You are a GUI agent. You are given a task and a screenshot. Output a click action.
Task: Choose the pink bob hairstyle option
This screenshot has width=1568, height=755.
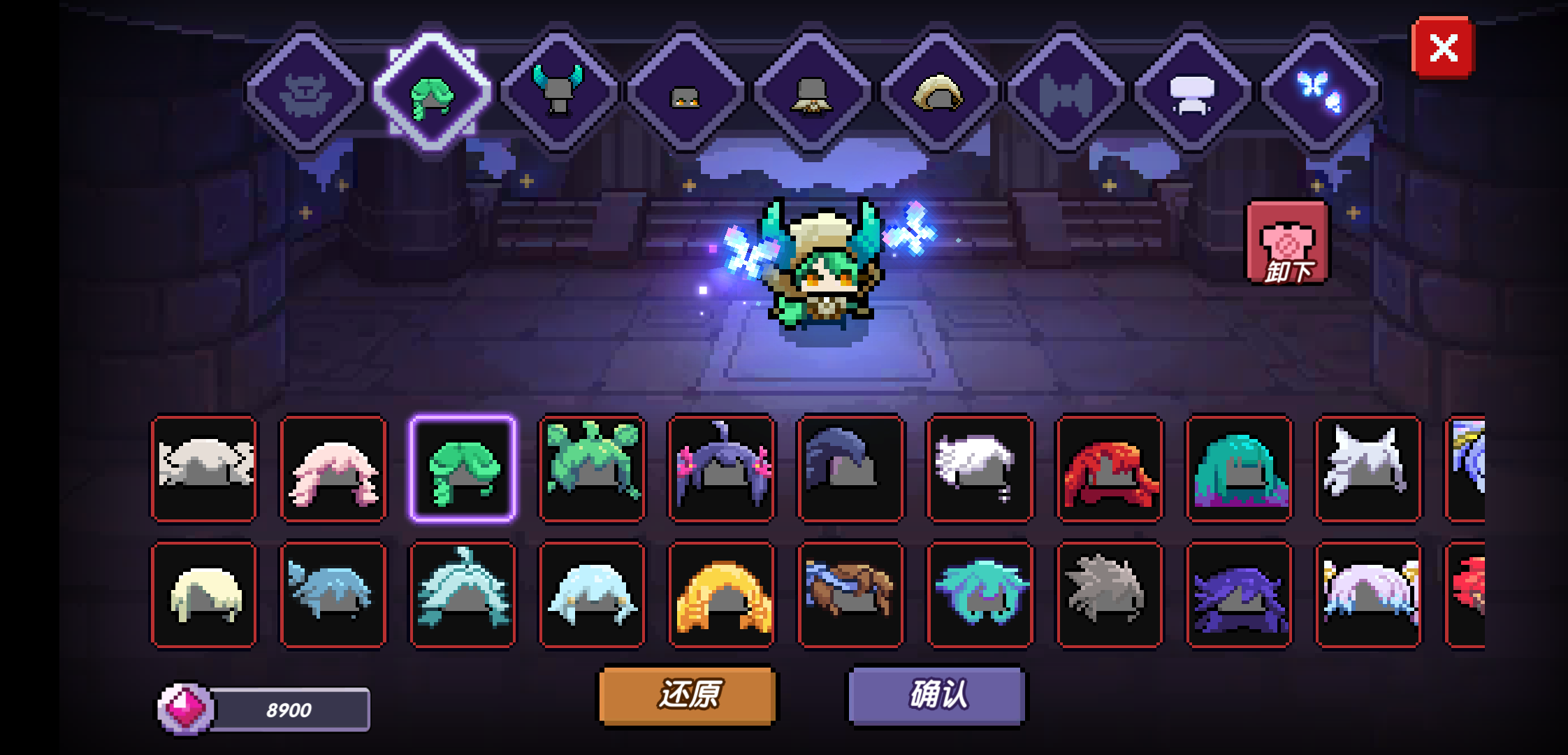pos(334,470)
